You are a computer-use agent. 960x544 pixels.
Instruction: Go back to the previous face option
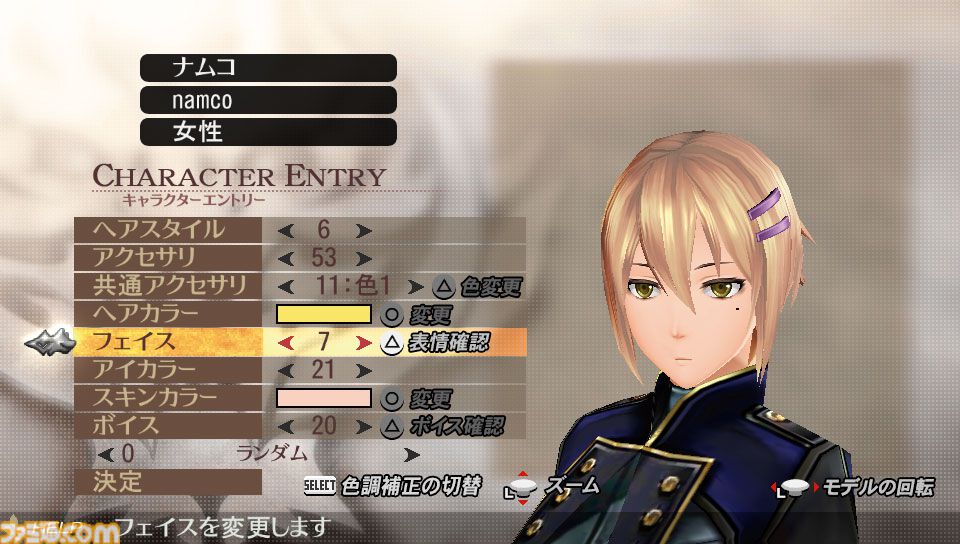[286, 343]
